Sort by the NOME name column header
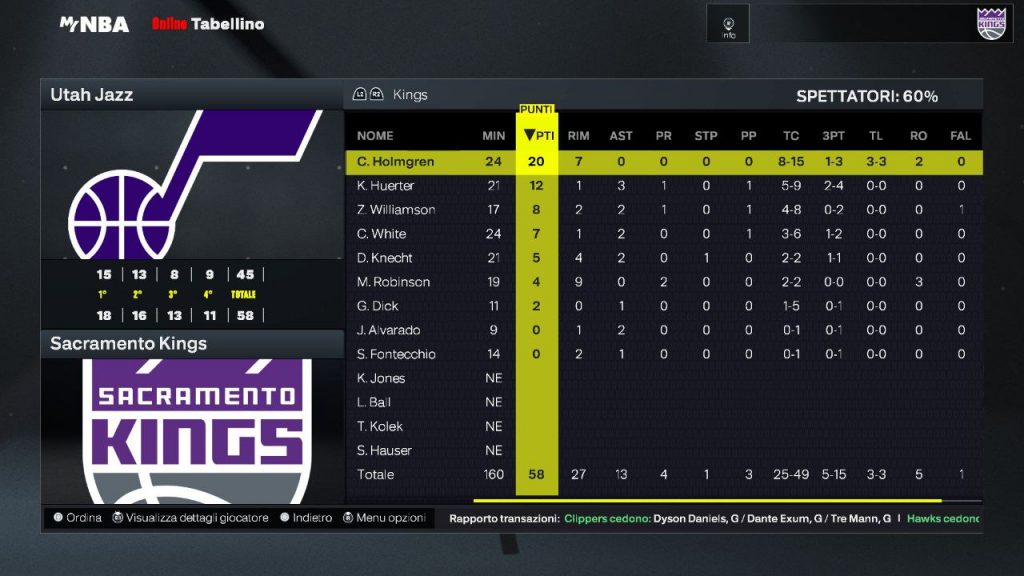 [375, 136]
